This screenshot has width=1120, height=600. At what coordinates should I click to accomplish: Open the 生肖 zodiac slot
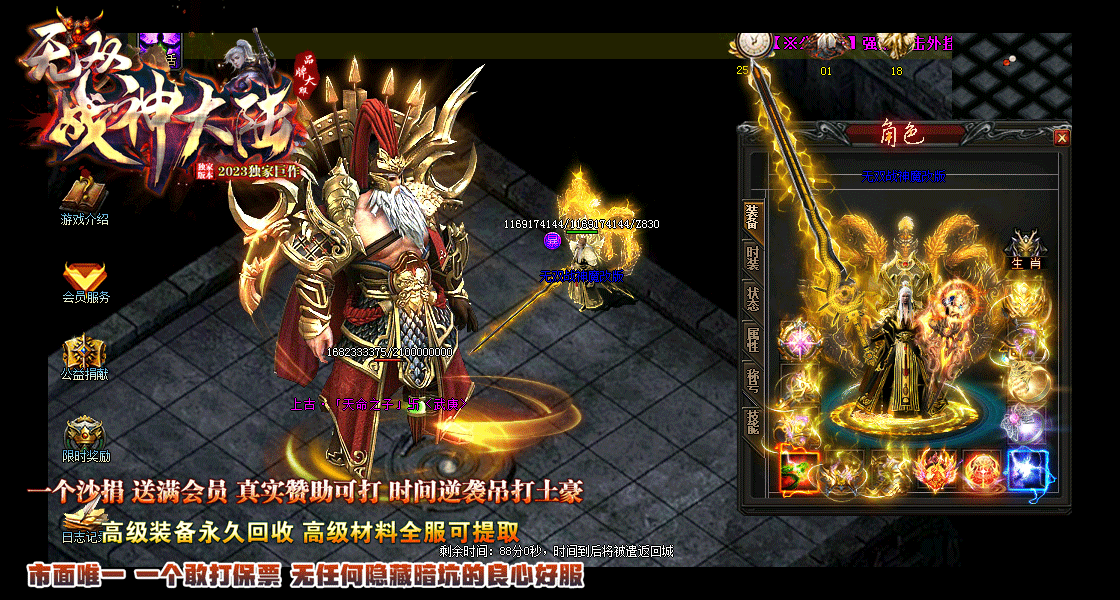pos(1026,250)
